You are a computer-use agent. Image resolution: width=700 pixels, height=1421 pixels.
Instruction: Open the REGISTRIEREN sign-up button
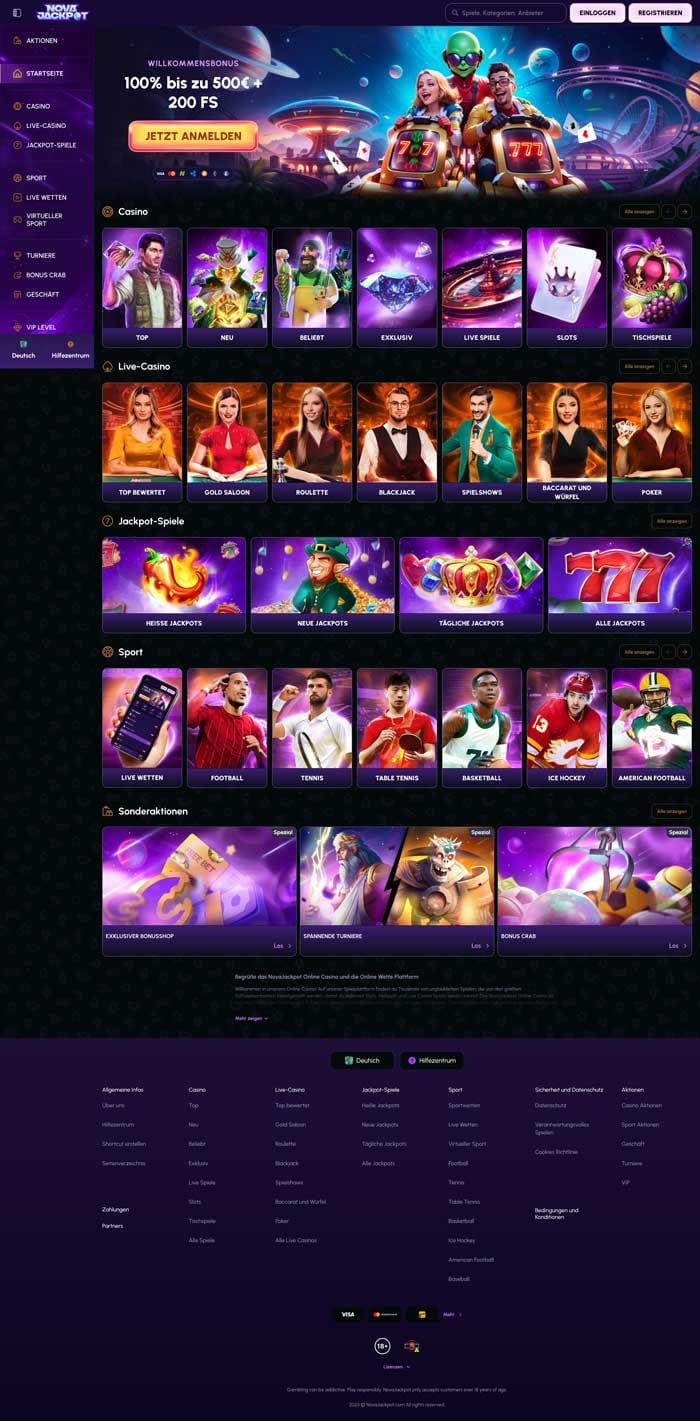(660, 13)
